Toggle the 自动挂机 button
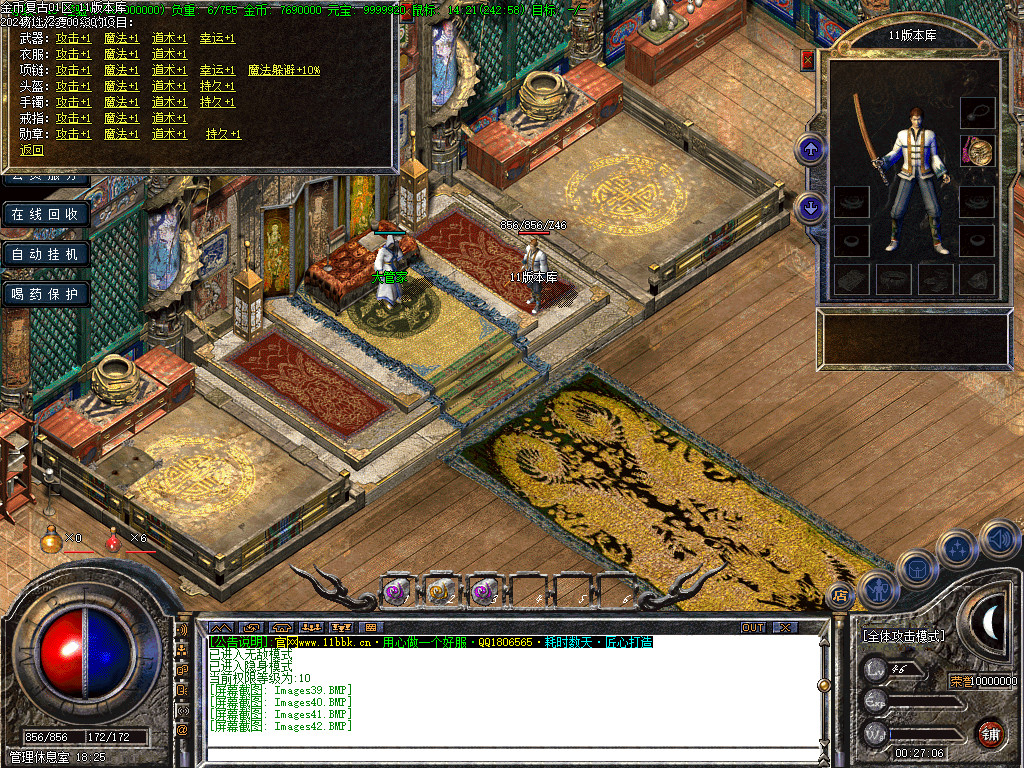 point(45,255)
